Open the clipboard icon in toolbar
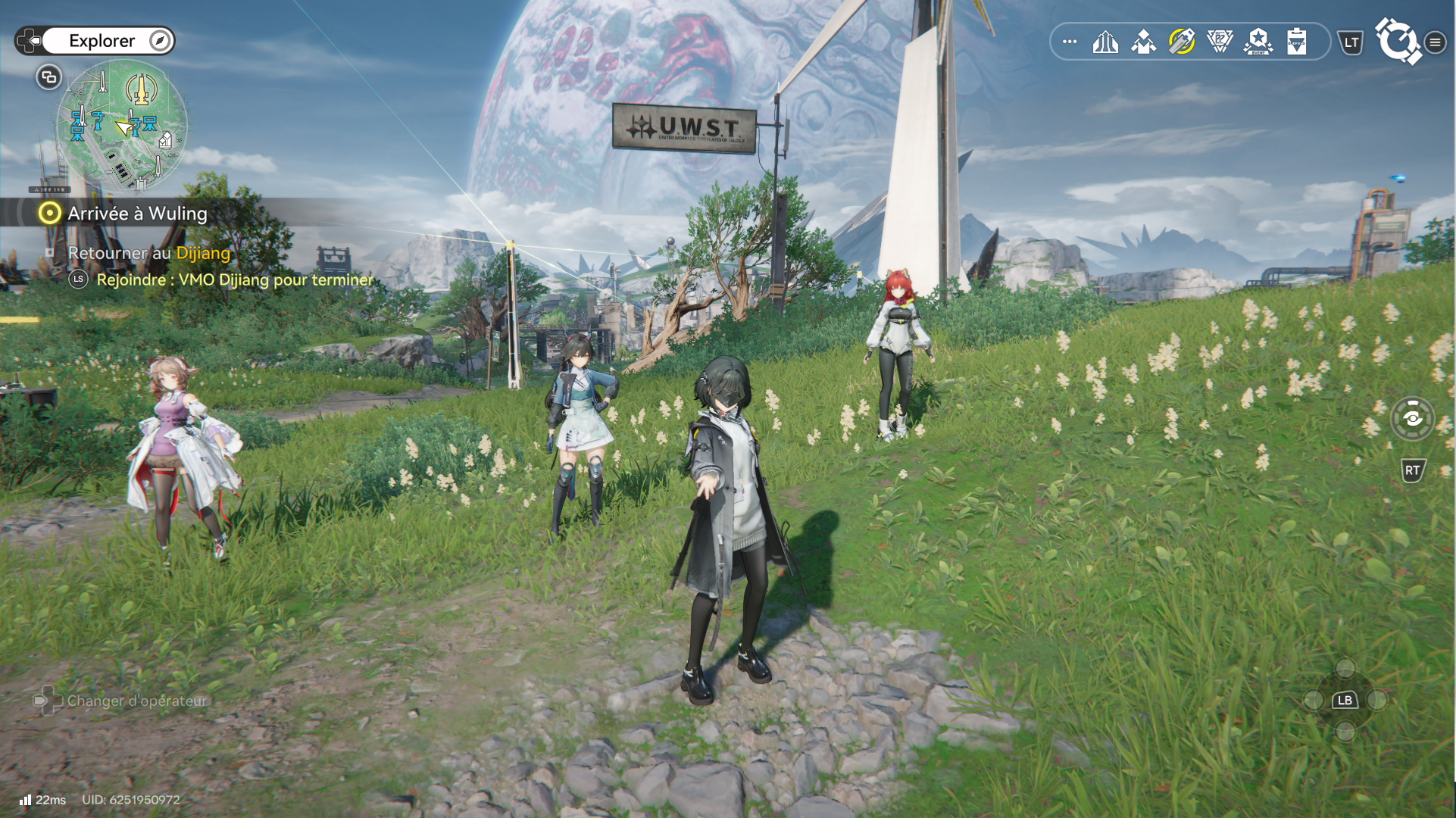 [1296, 42]
